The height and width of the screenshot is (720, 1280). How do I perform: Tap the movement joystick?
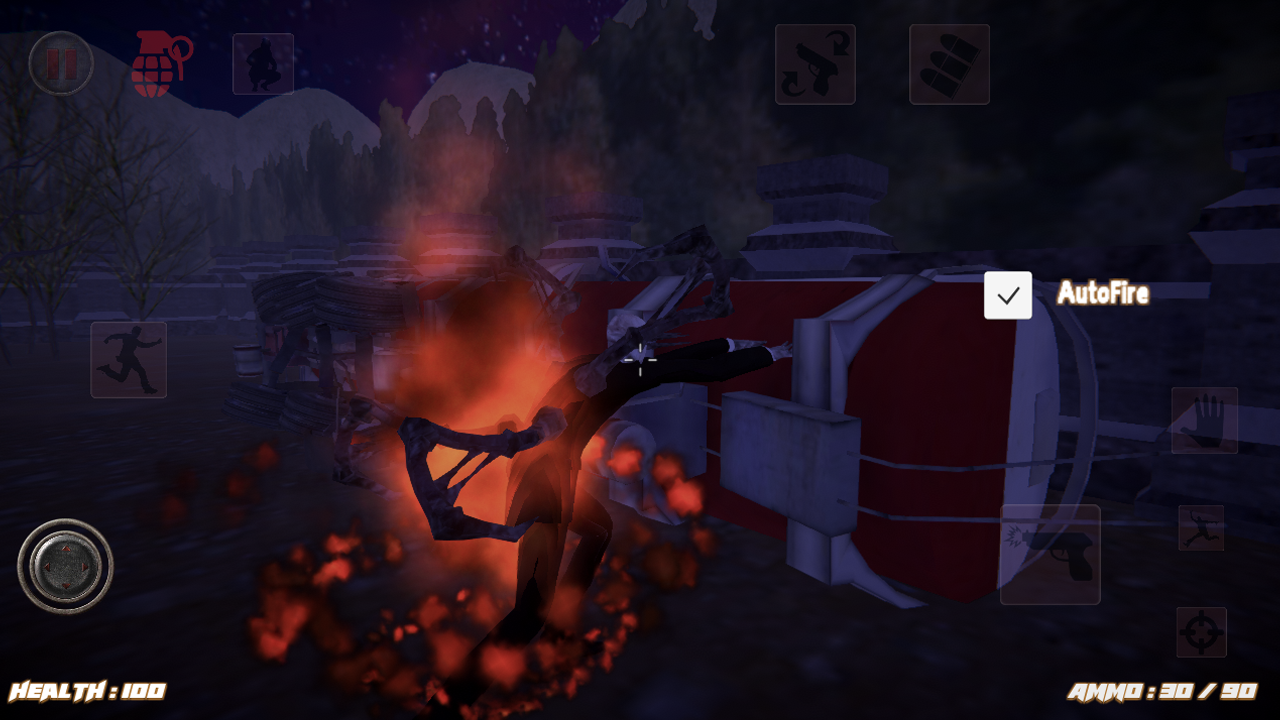67,567
